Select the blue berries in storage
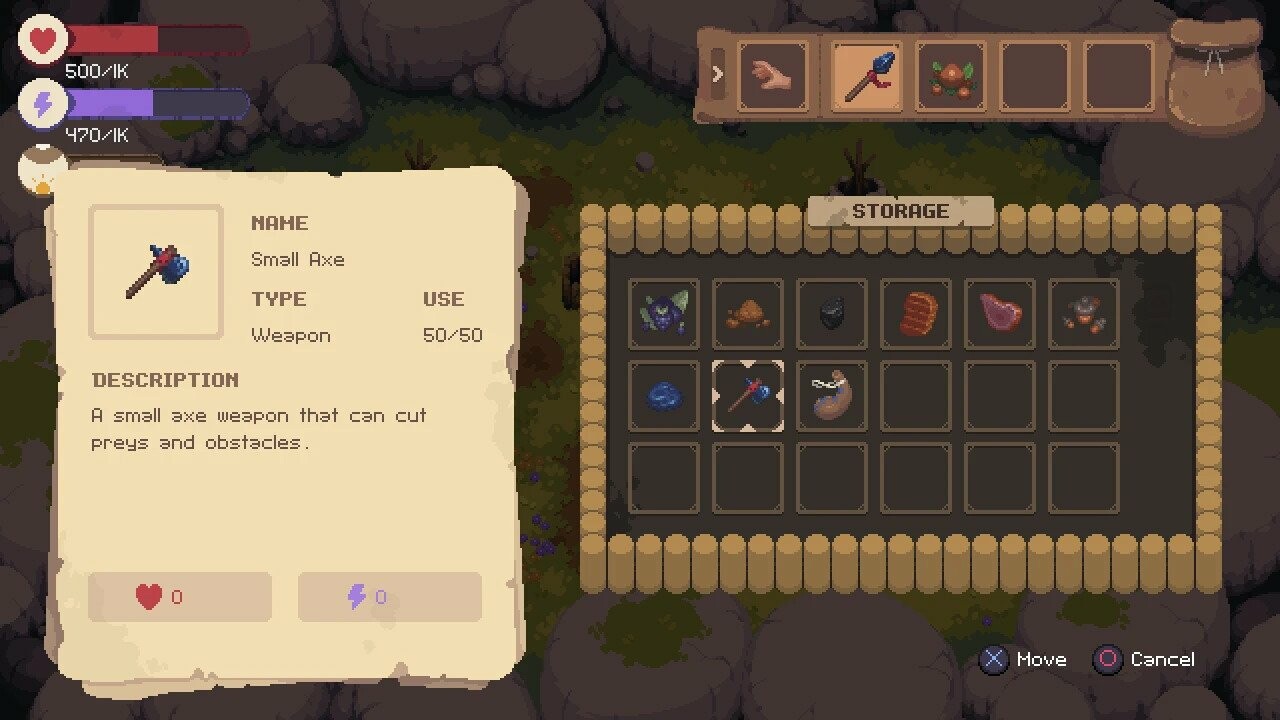1280x720 pixels. (x=663, y=395)
